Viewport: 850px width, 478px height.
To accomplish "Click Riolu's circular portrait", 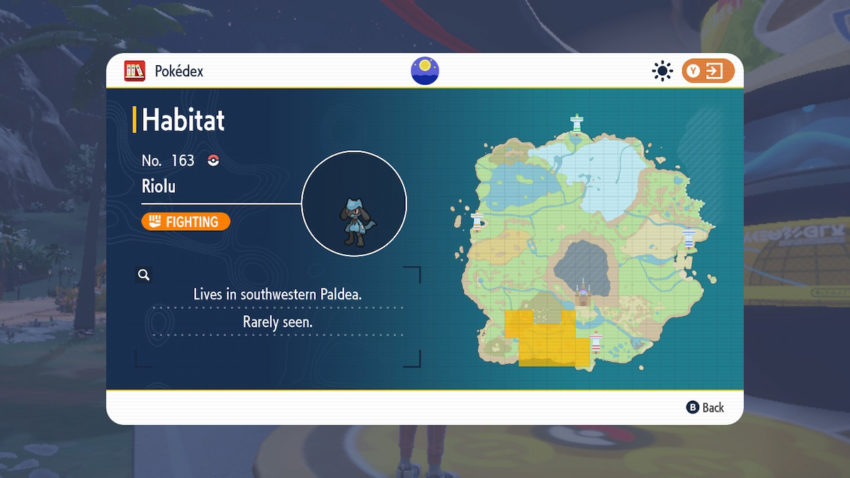I will (354, 204).
